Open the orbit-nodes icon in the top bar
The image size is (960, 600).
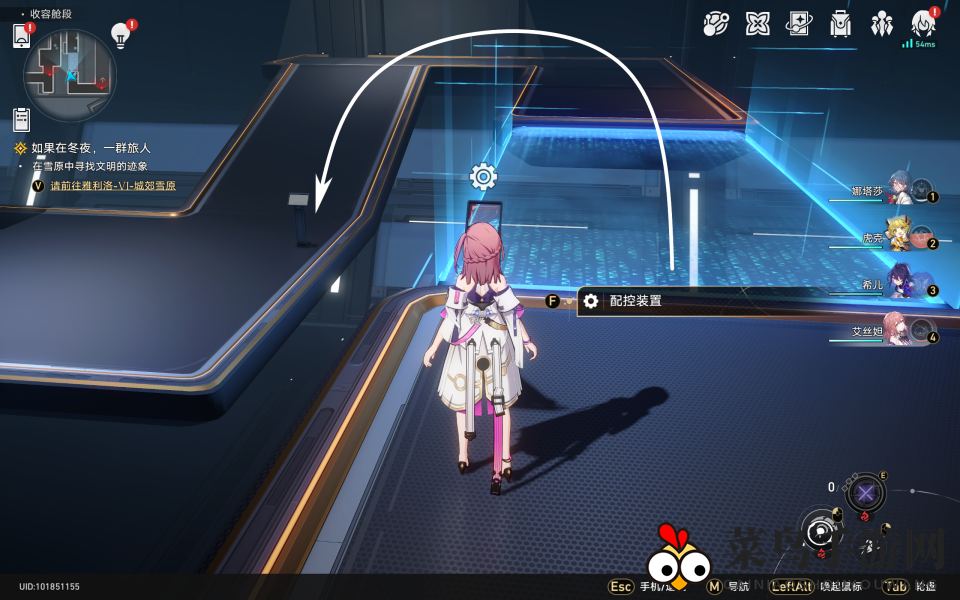click(x=716, y=24)
